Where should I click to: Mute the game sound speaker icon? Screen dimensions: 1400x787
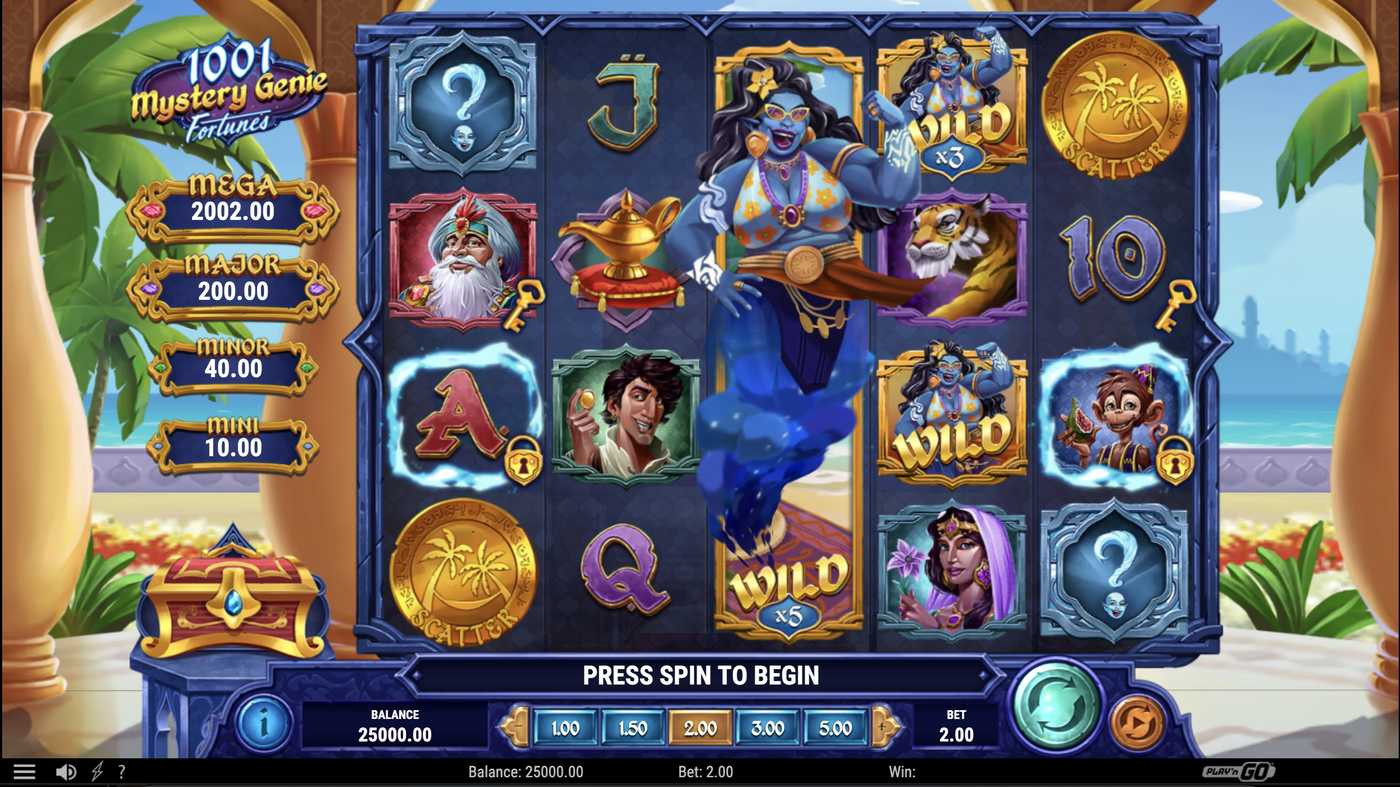click(66, 770)
